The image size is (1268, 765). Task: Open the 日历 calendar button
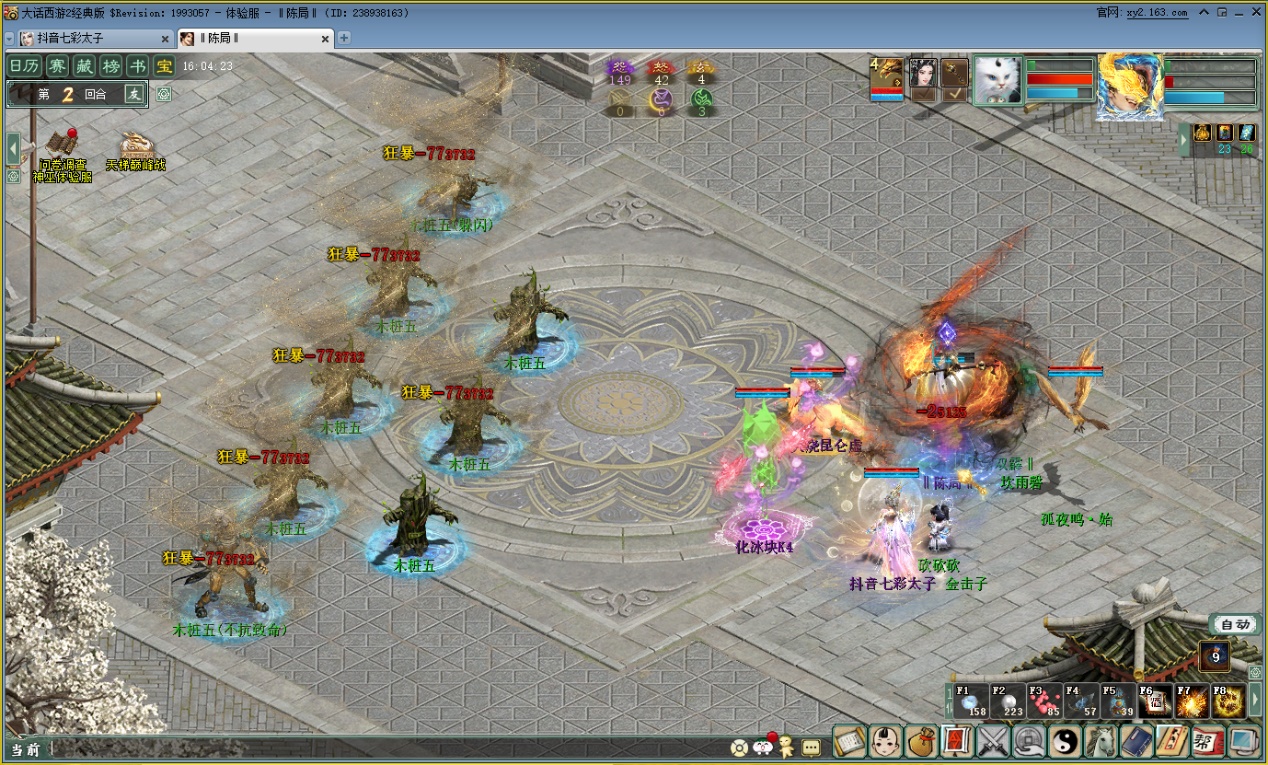[26, 66]
